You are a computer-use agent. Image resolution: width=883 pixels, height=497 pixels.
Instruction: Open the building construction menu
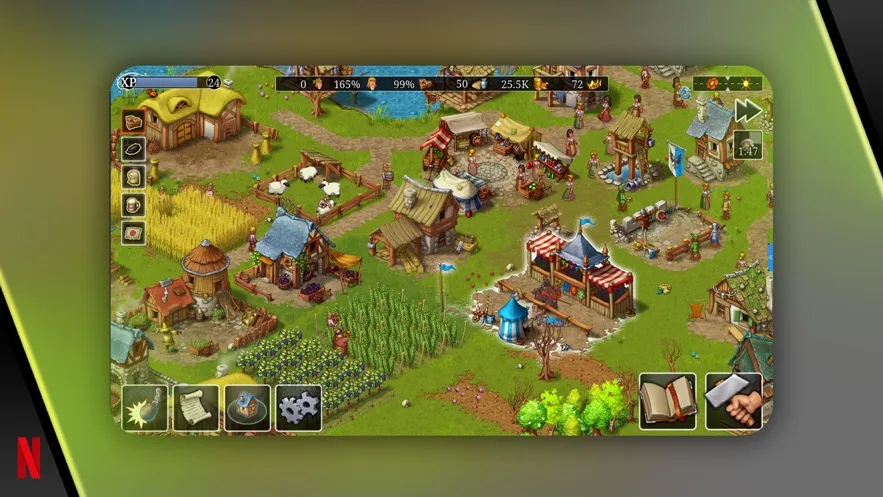(x=247, y=407)
